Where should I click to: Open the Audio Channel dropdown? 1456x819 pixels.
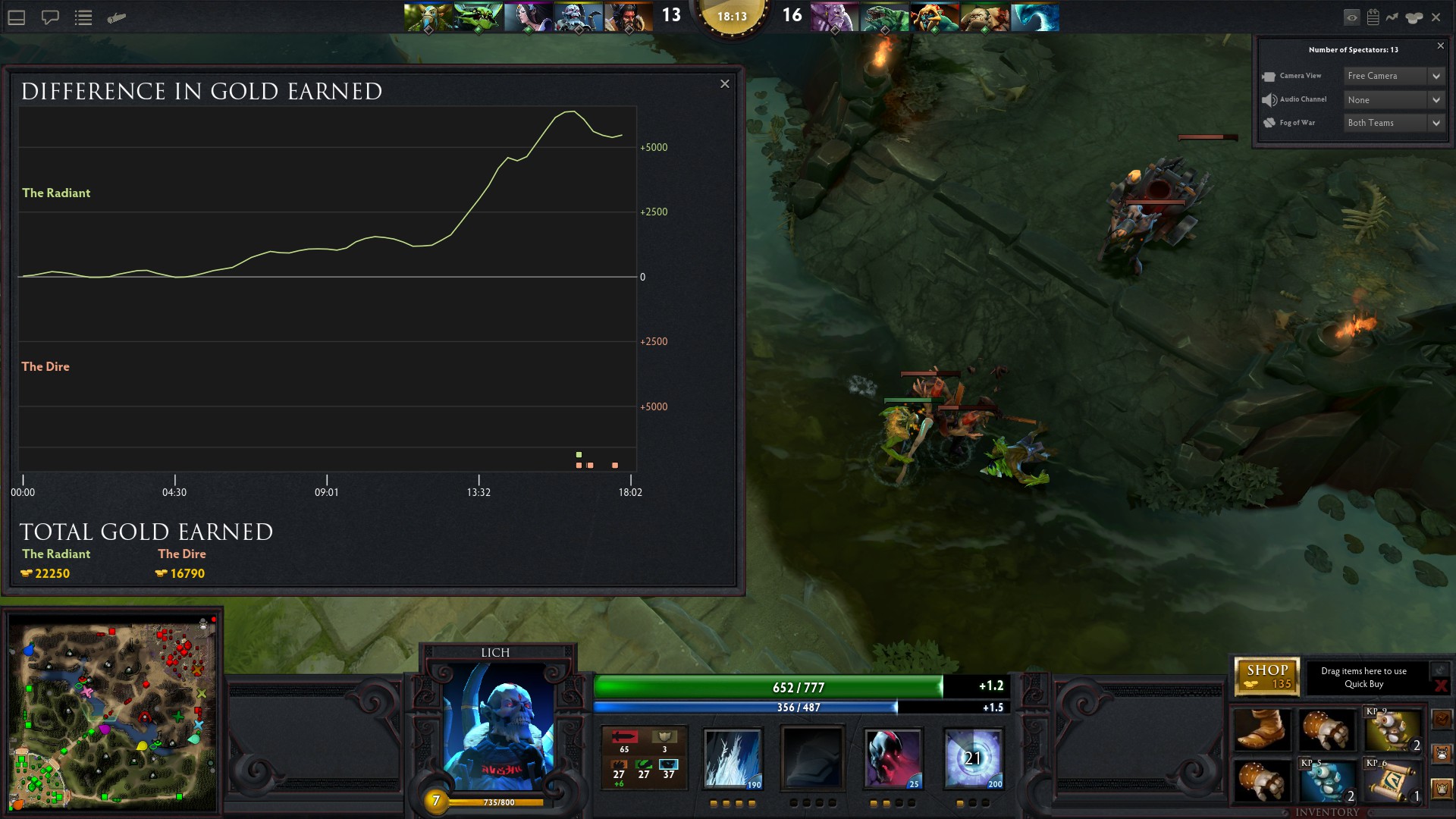pyautogui.click(x=1394, y=99)
